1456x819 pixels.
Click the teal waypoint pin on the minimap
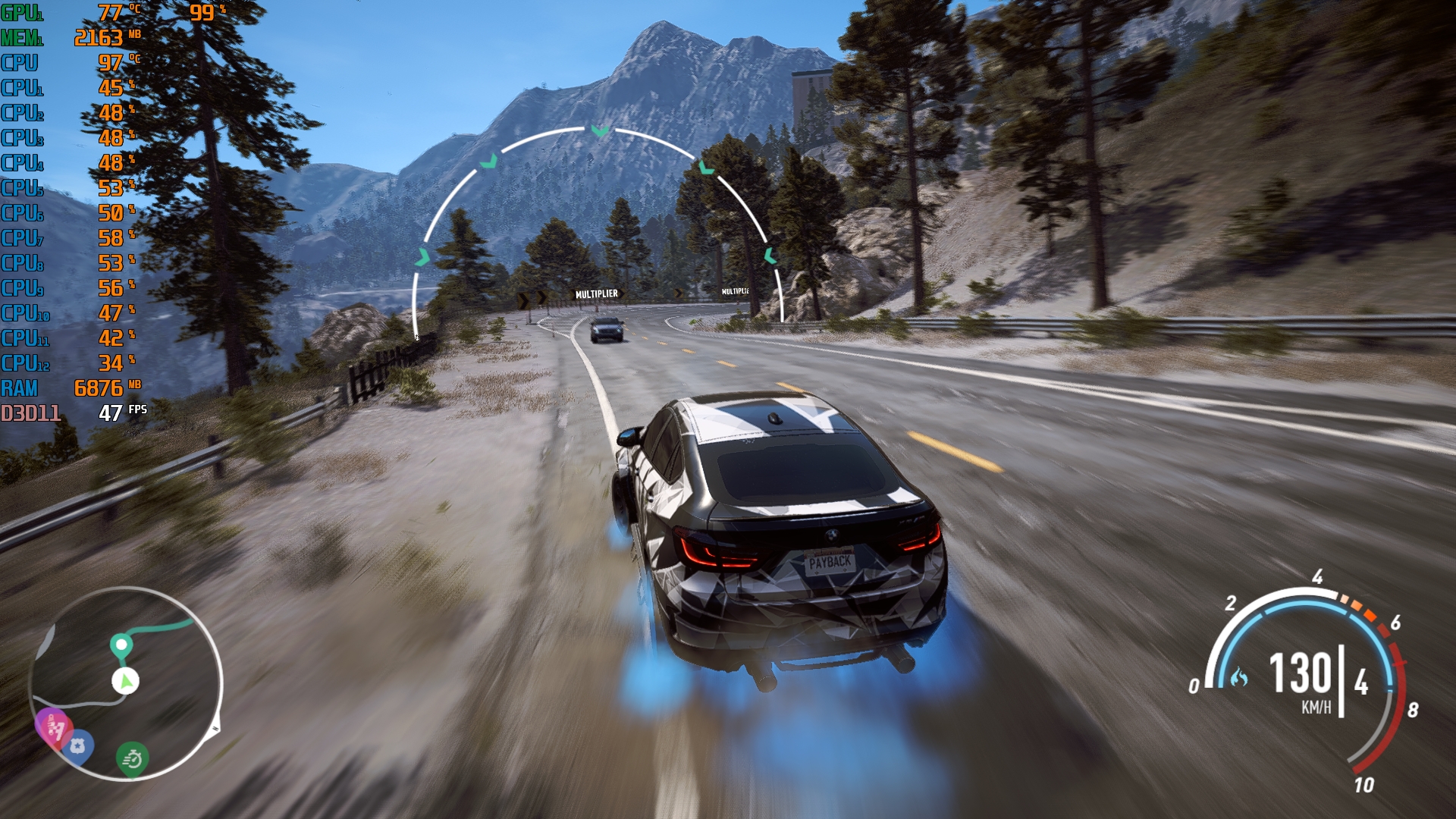pyautogui.click(x=121, y=646)
